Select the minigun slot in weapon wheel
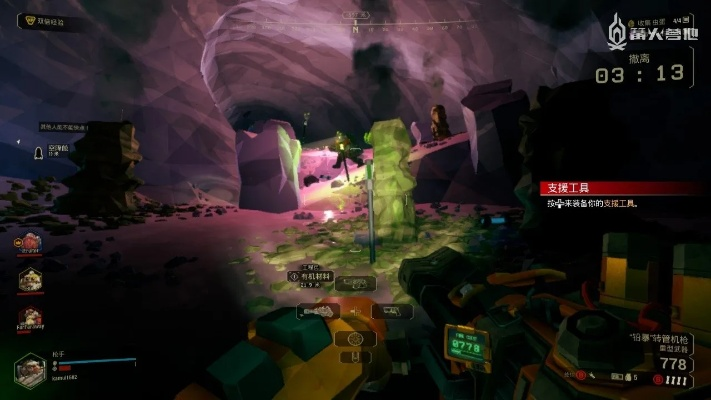 point(317,312)
